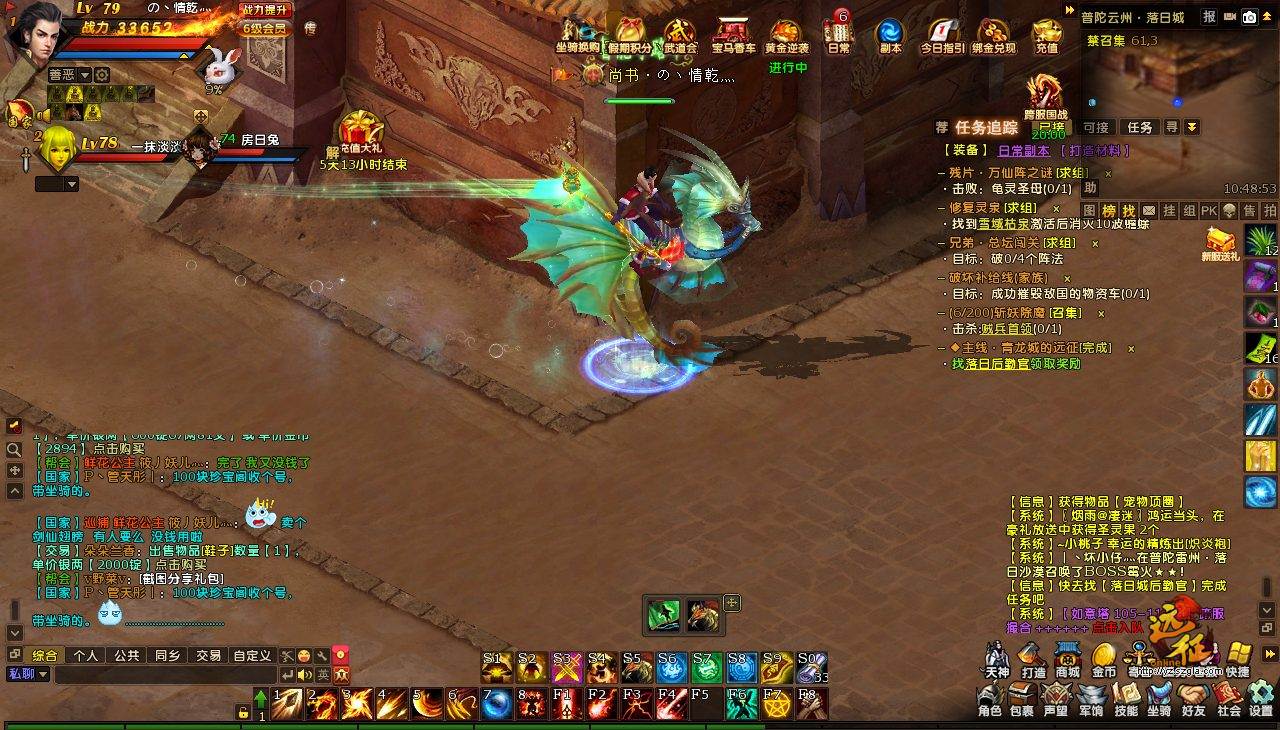Open the 打造 forging menu

tap(1033, 659)
